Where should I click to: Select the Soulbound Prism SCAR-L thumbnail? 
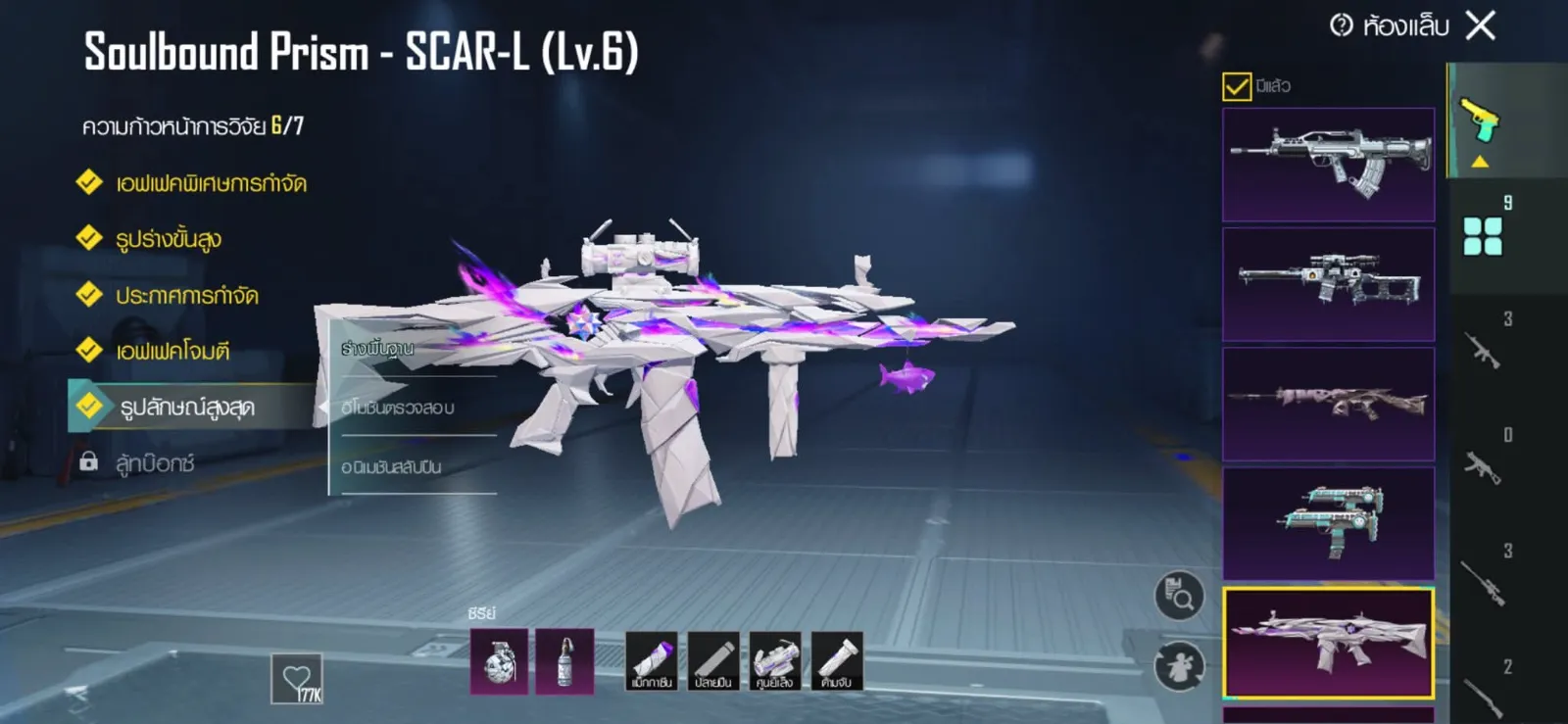tap(1328, 643)
